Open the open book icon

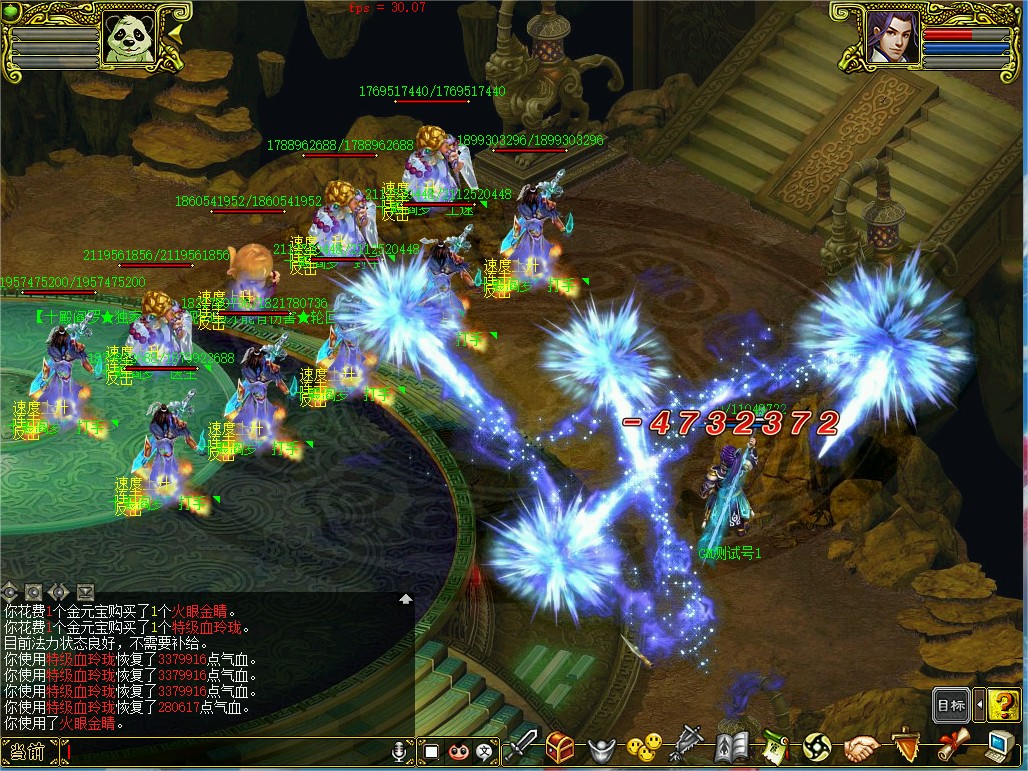pyautogui.click(x=732, y=746)
